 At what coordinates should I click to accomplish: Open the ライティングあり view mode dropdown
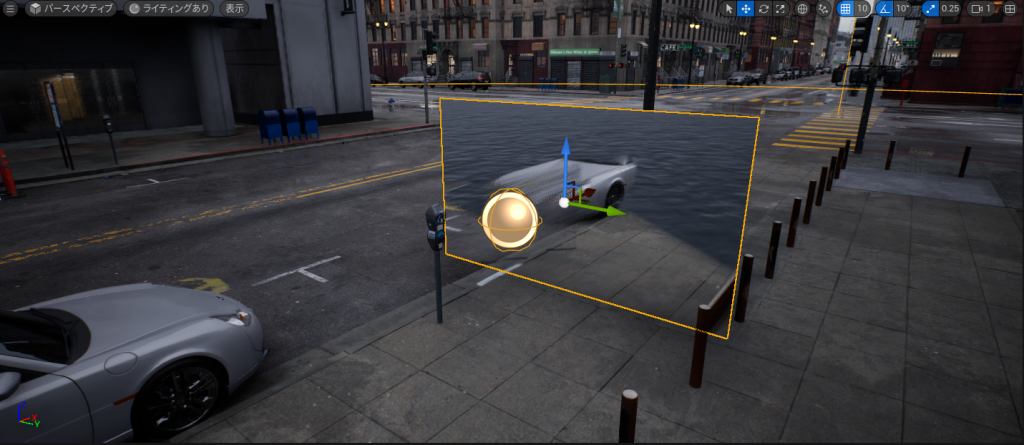[169, 8]
